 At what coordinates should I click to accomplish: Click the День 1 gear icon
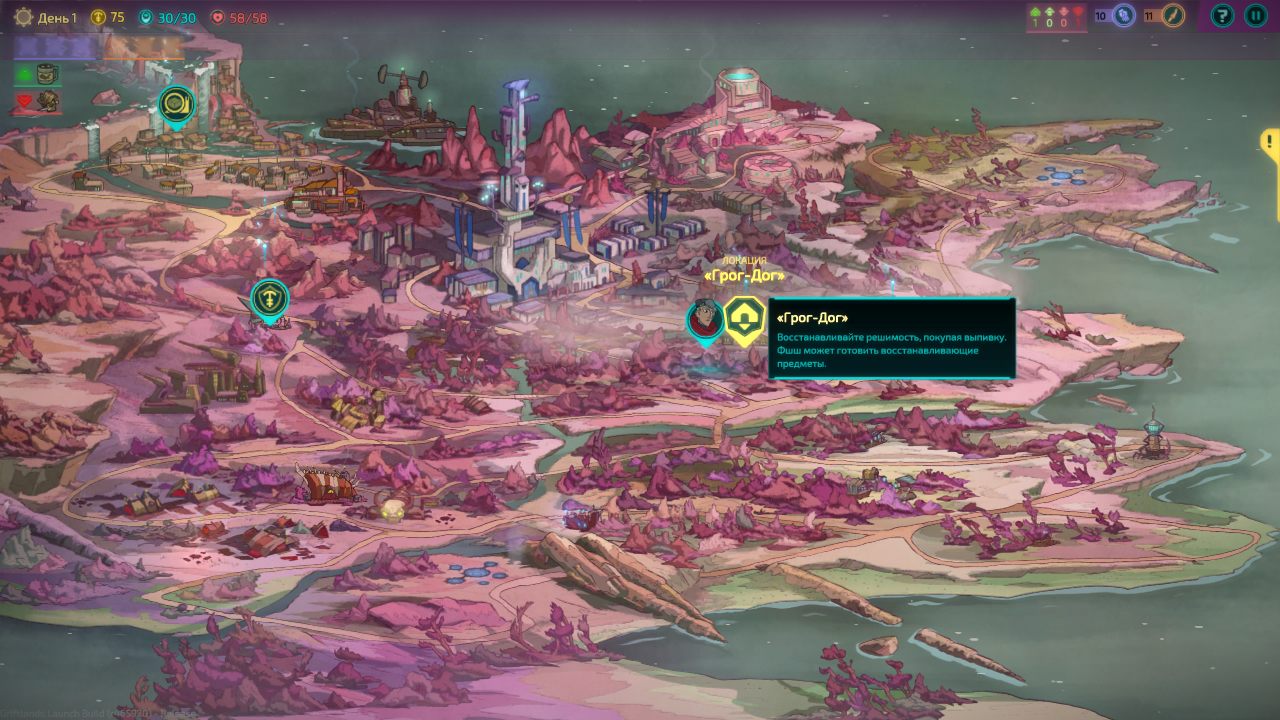pyautogui.click(x=23, y=17)
